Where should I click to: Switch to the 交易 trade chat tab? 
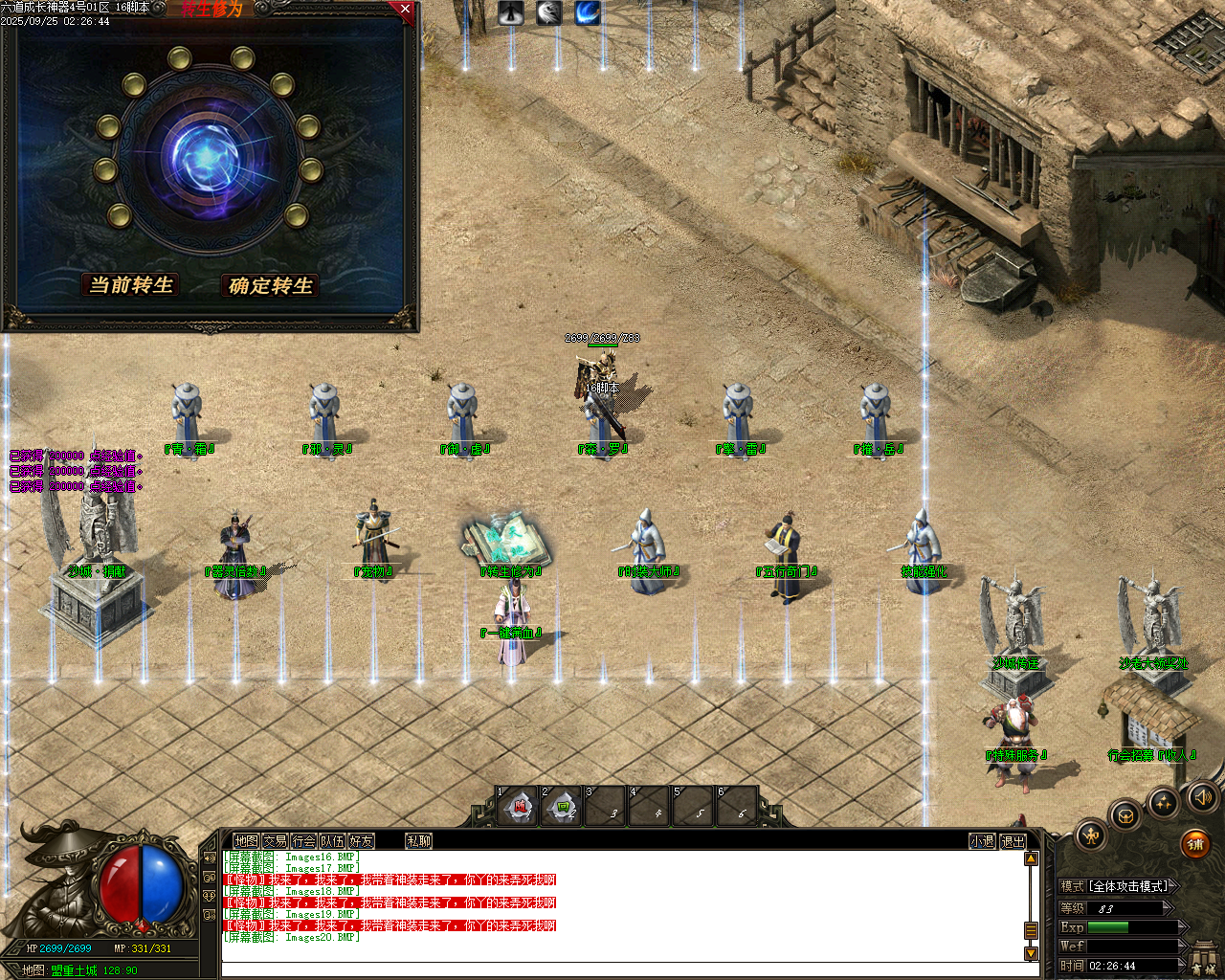(278, 840)
